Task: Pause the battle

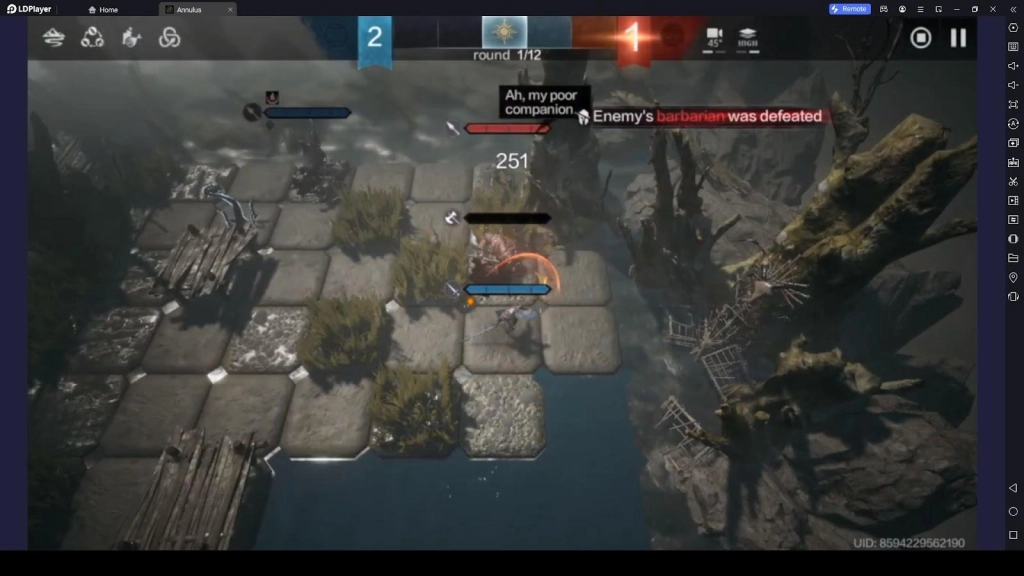Action: [x=958, y=38]
